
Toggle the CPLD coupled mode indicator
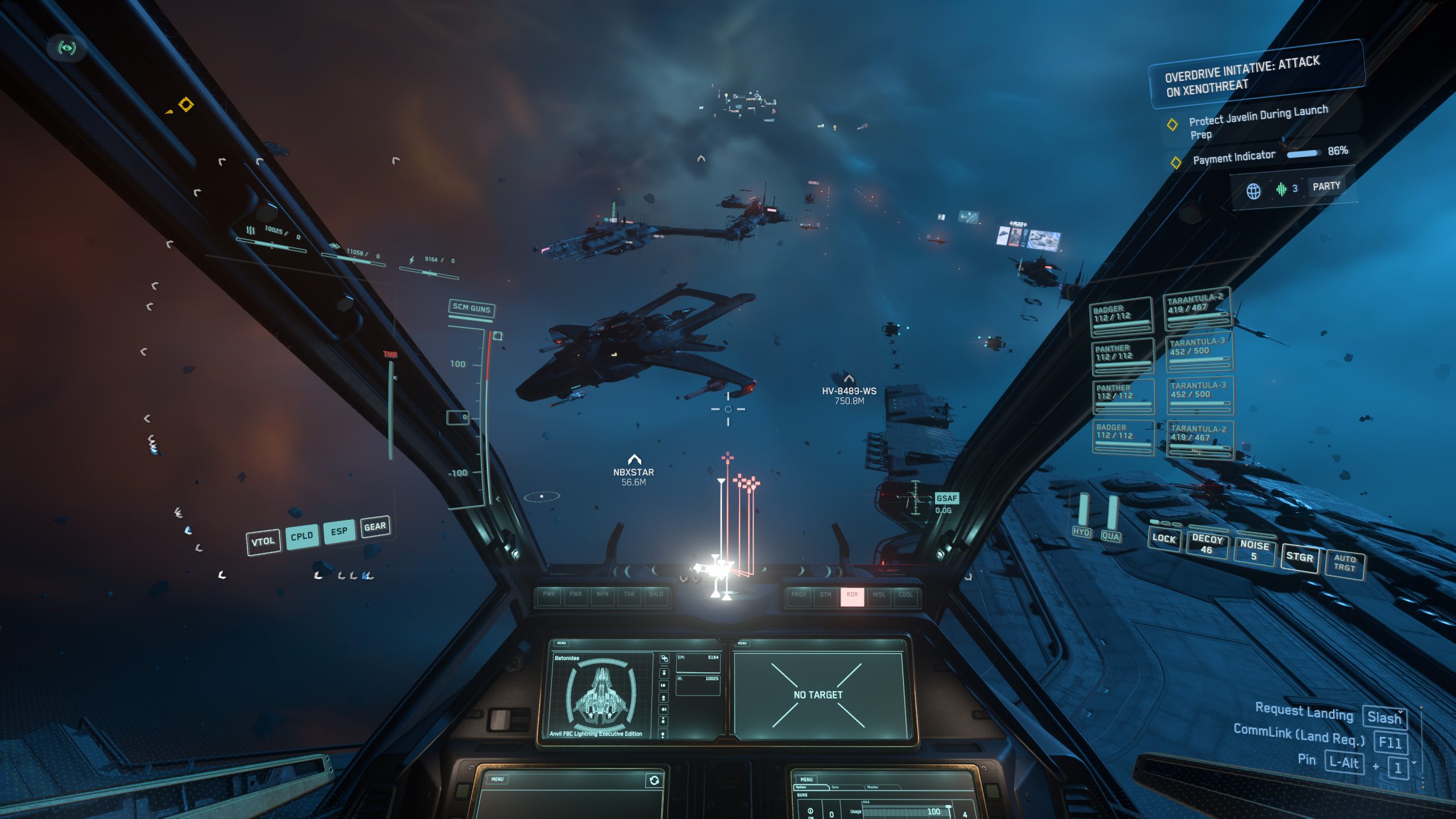pos(301,536)
